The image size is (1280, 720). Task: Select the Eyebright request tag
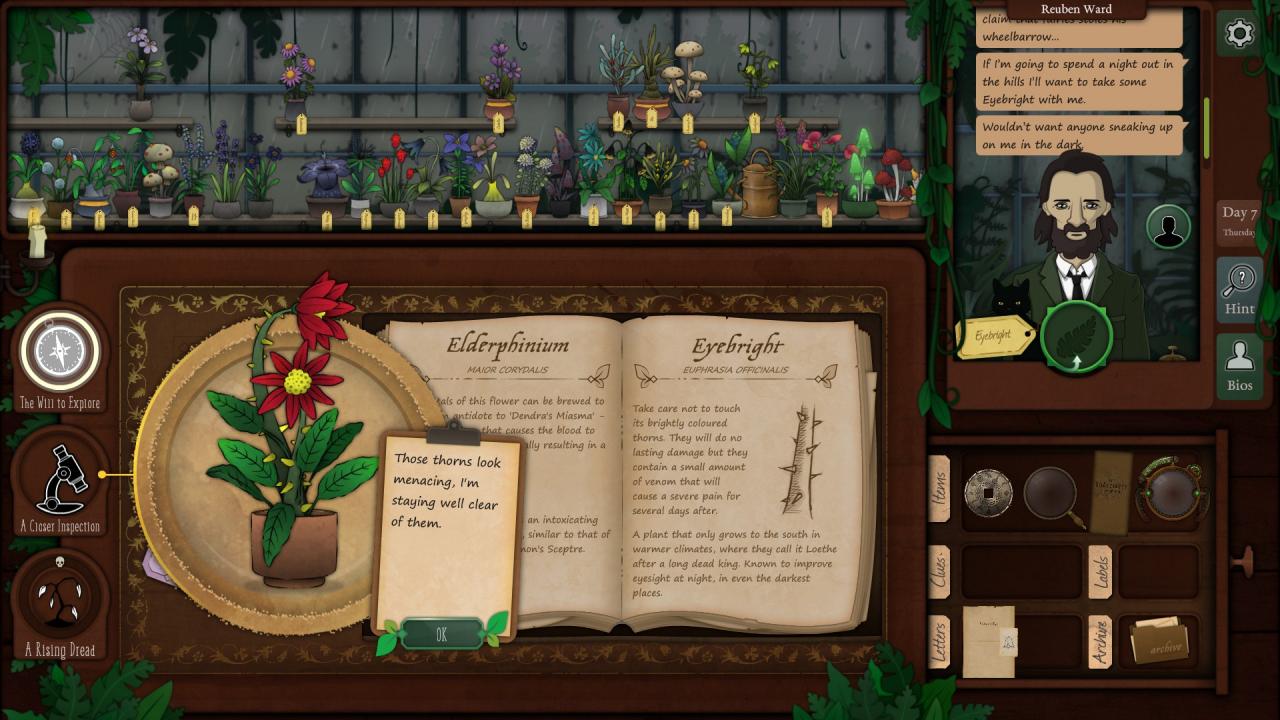click(x=994, y=337)
